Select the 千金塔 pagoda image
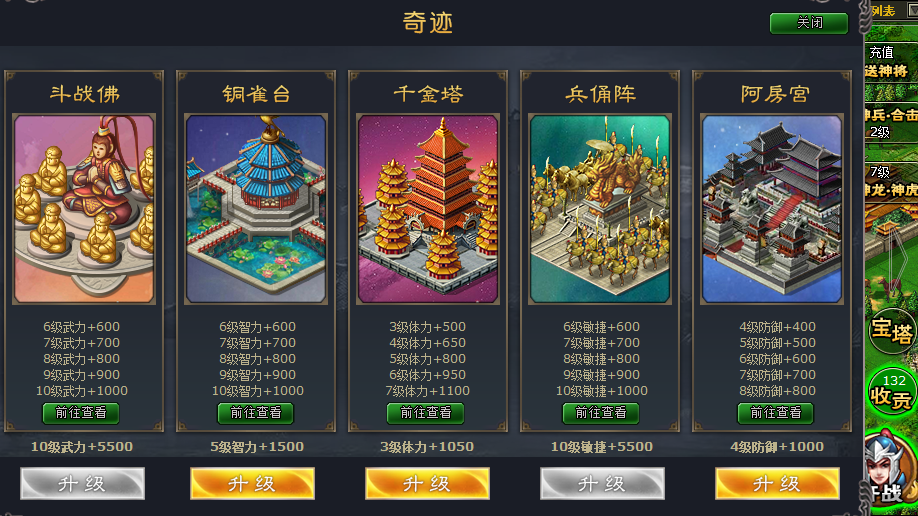The image size is (918, 516). [x=428, y=209]
